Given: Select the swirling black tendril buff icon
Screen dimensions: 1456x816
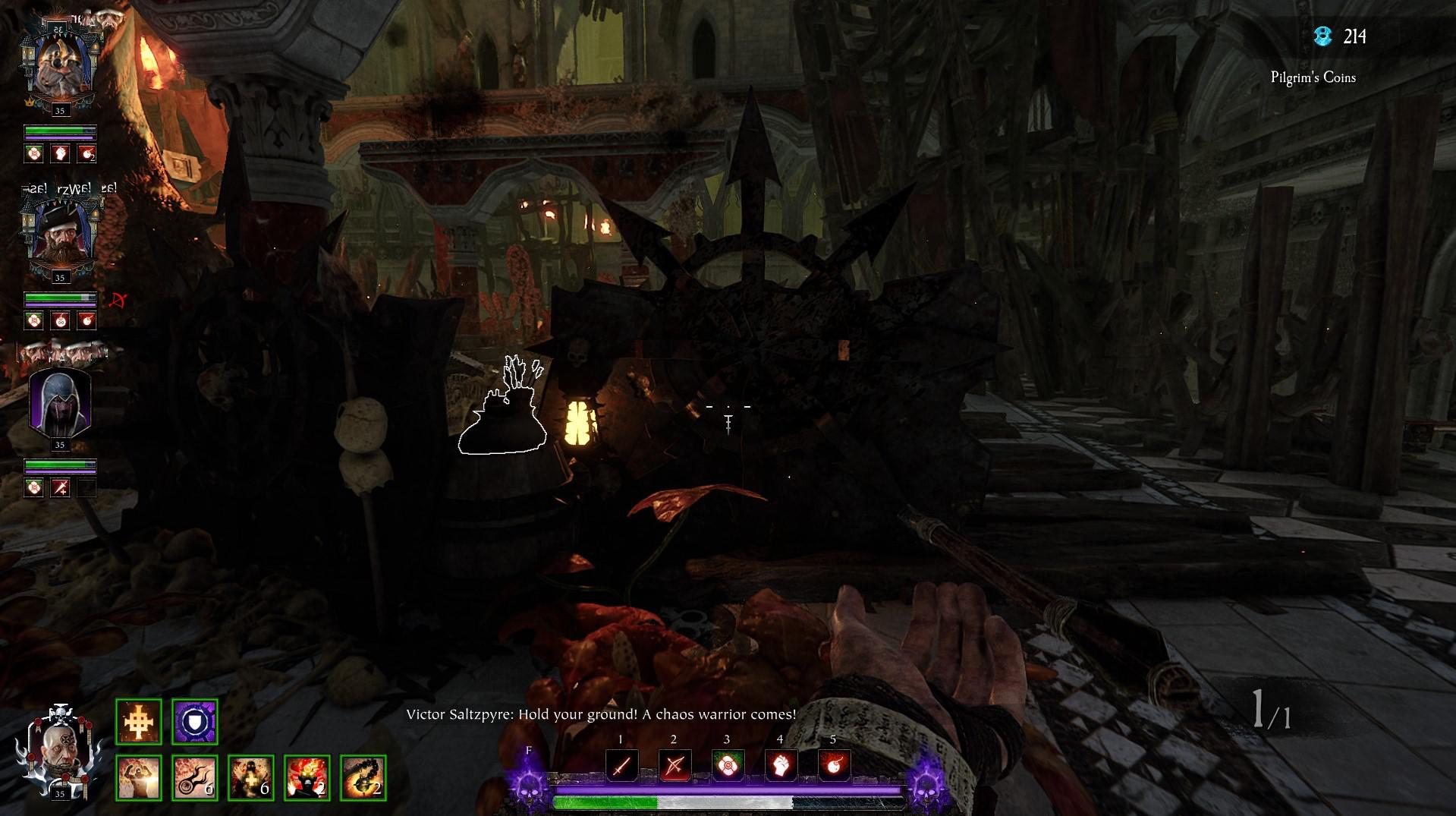Looking at the screenshot, I should click(x=194, y=778).
